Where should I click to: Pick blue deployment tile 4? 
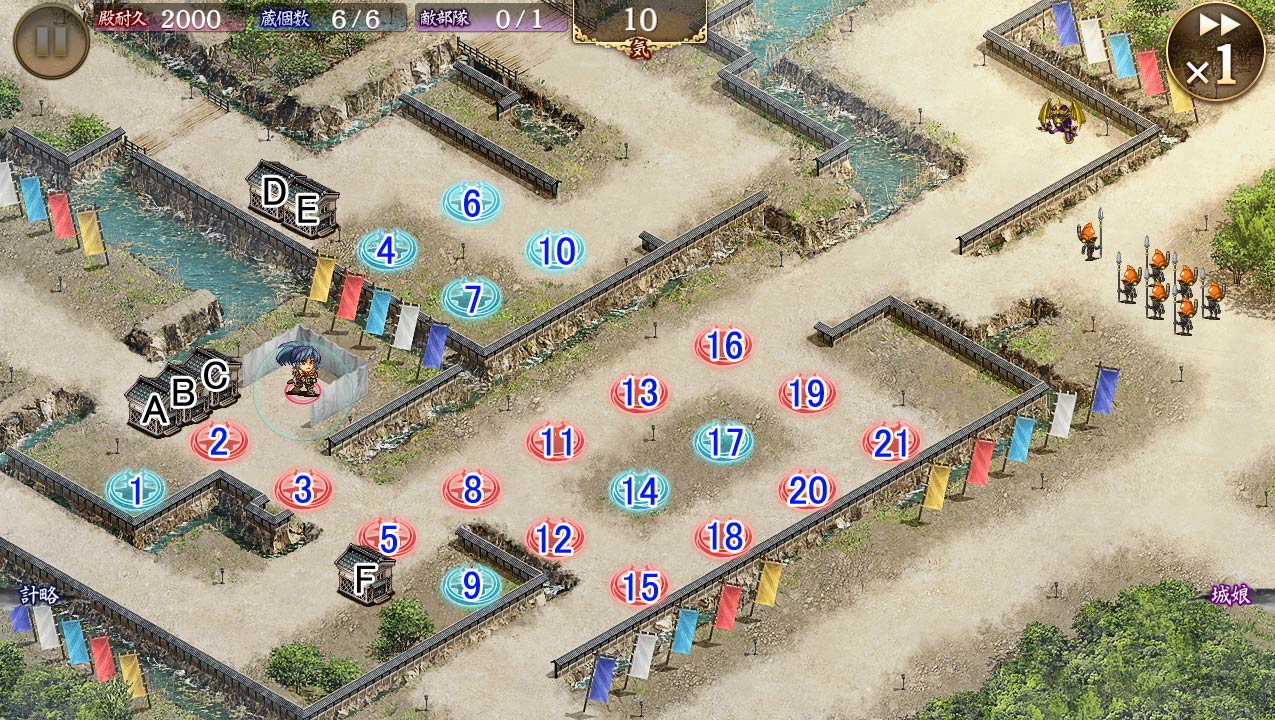point(387,251)
